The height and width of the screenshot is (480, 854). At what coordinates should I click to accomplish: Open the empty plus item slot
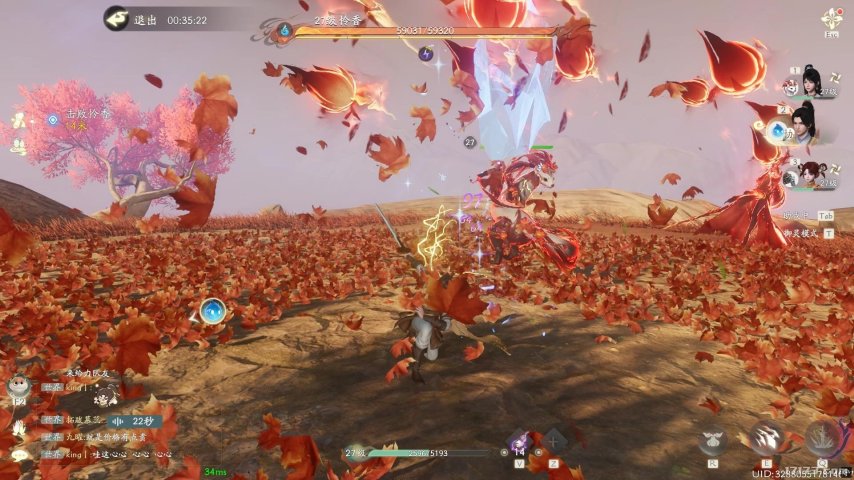point(553,441)
